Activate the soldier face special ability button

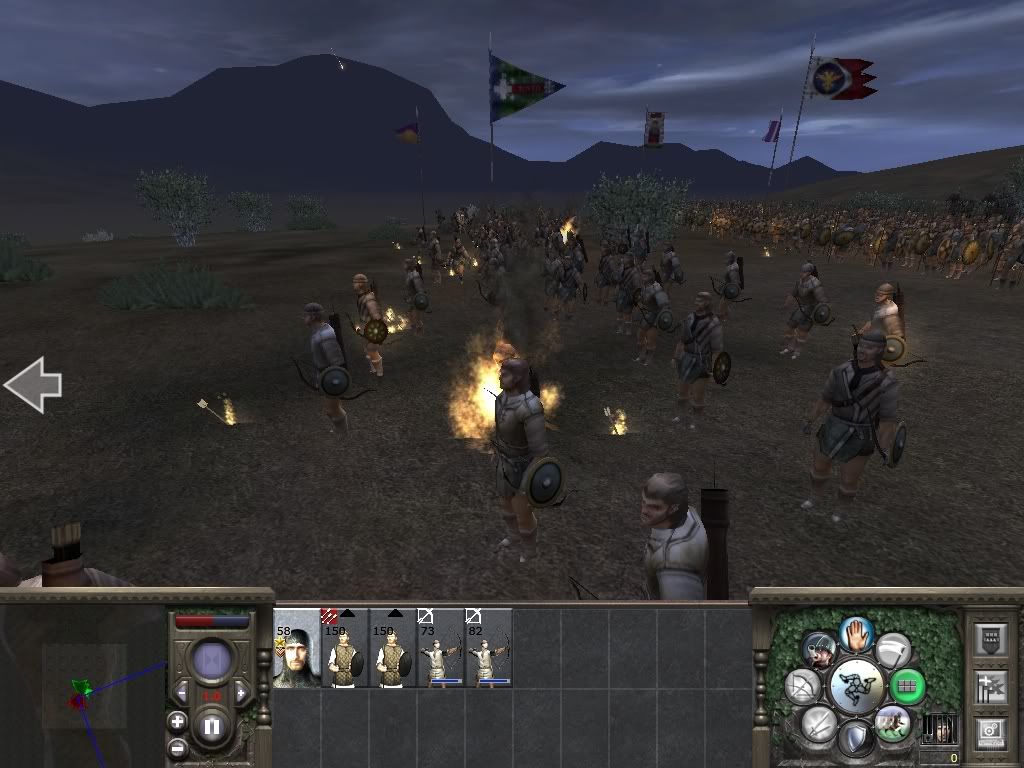click(x=819, y=650)
